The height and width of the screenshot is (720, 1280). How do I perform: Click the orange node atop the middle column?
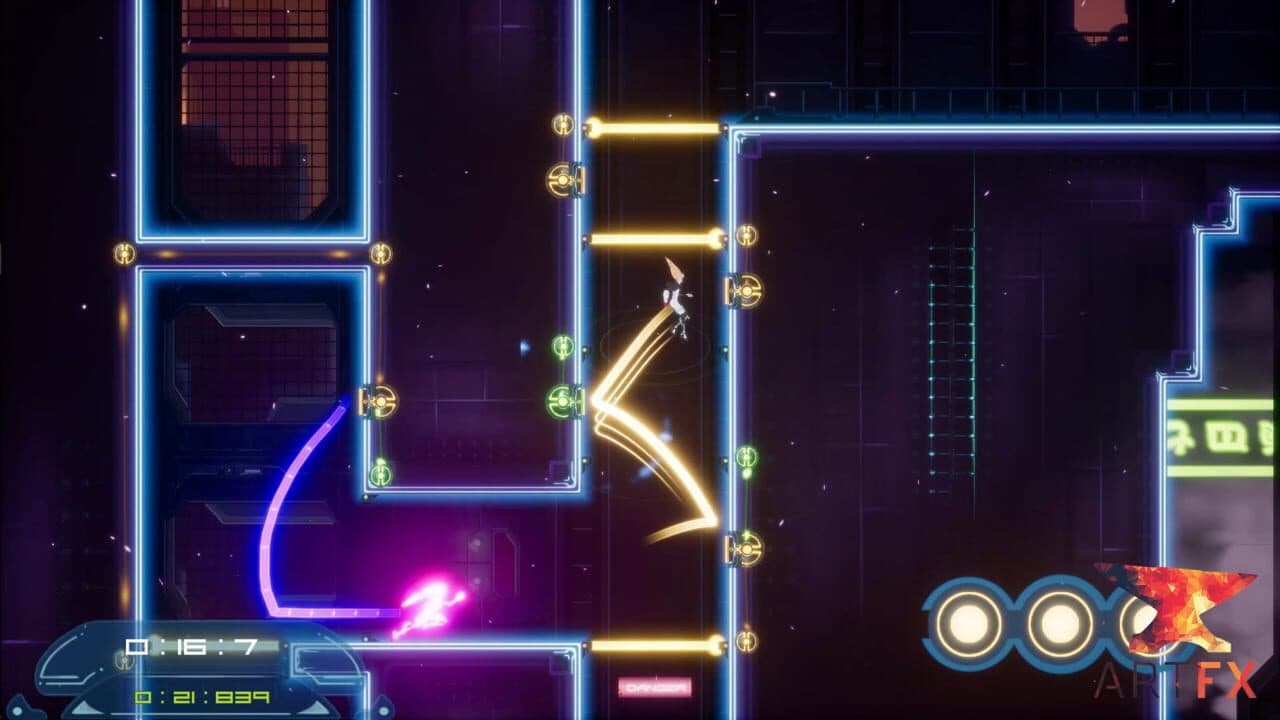pos(561,180)
